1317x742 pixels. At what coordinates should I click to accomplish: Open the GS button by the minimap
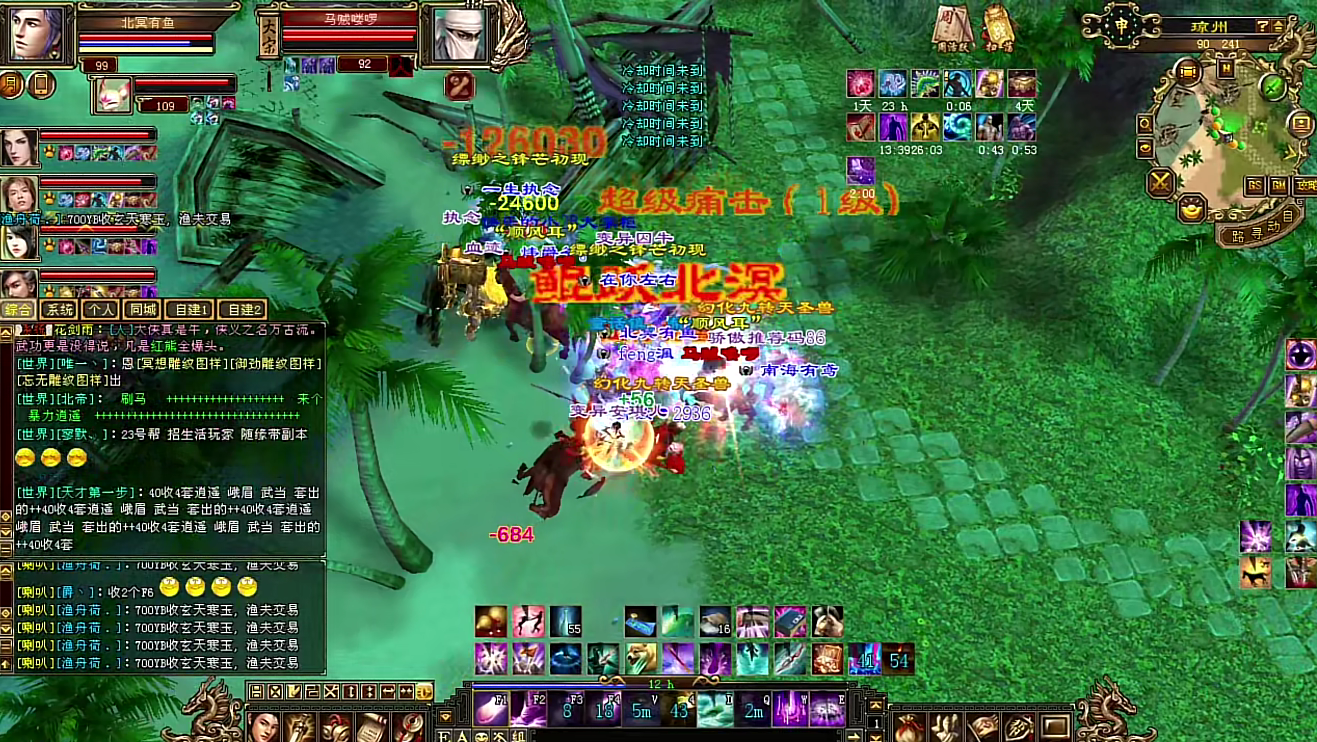click(x=1254, y=186)
